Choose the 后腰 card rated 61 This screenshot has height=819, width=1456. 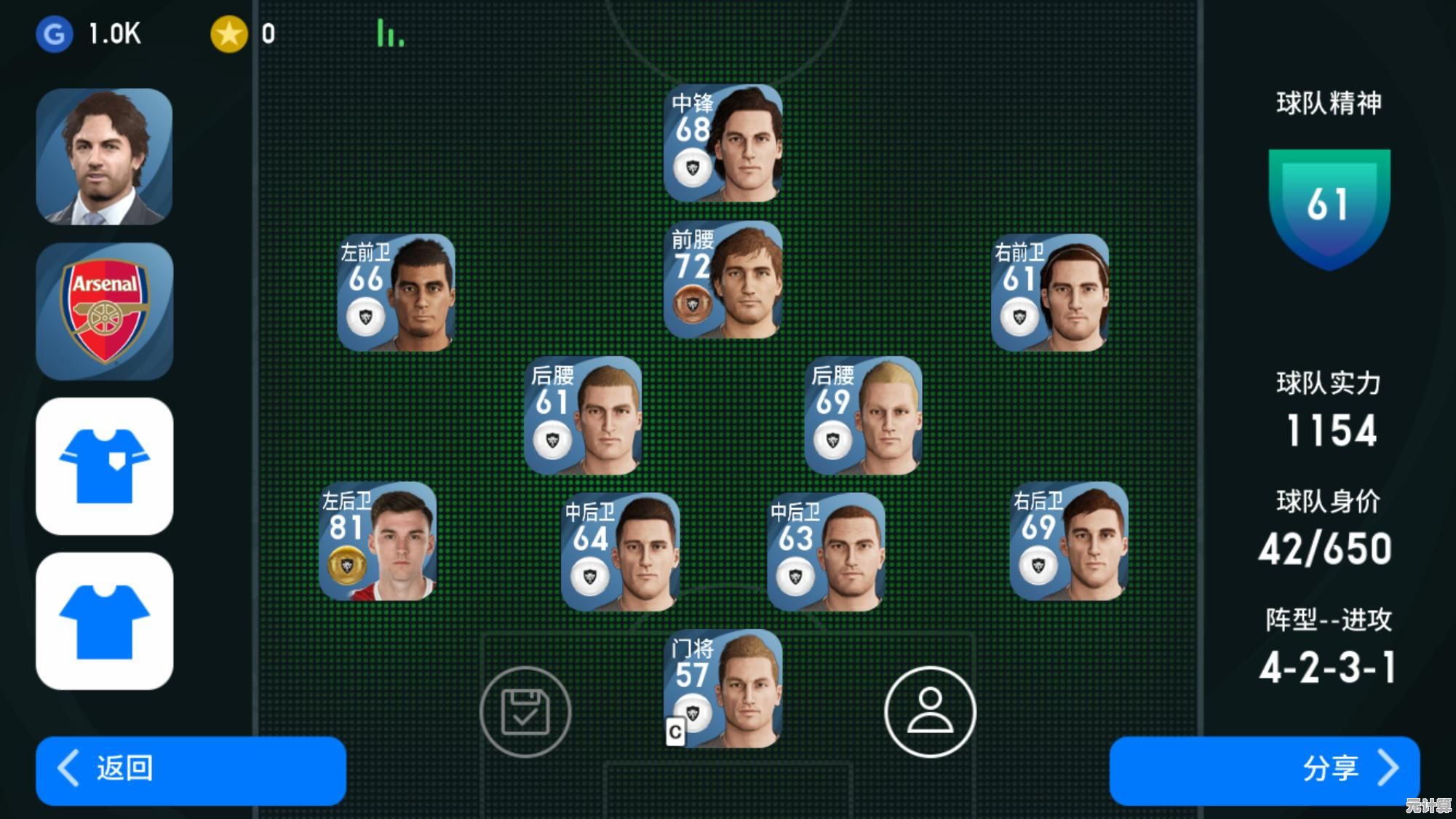[583, 416]
